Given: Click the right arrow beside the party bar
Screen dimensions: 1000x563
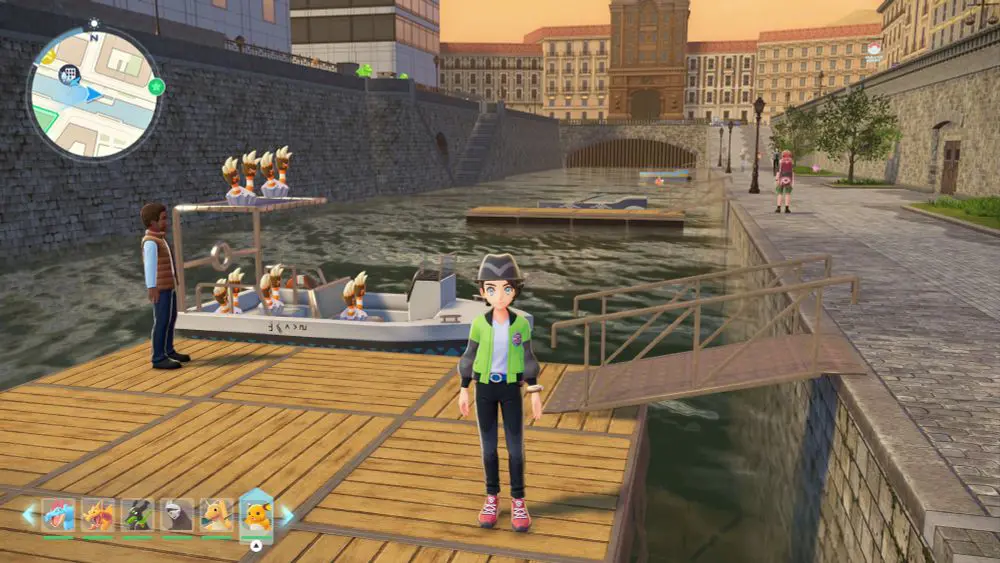Looking at the screenshot, I should point(288,515).
